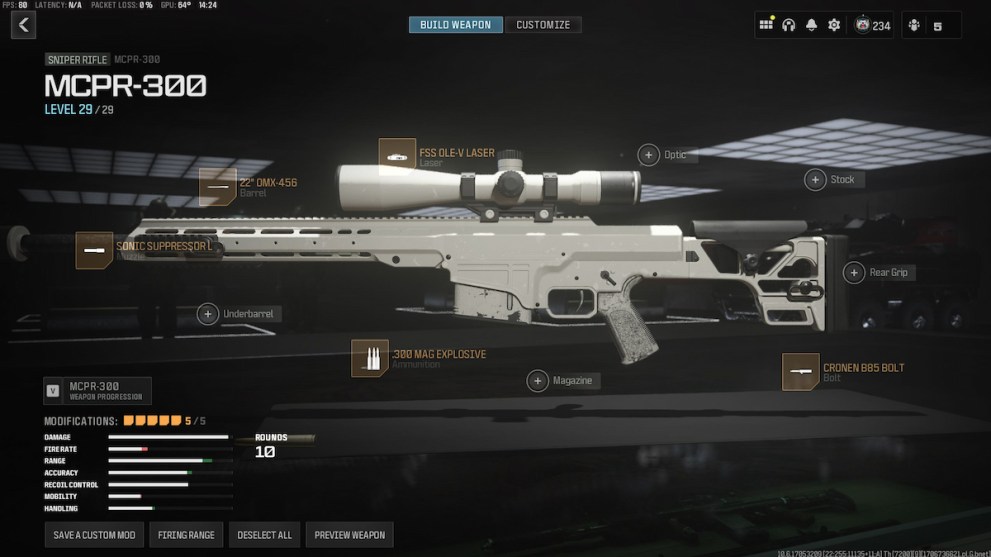Open the notifications bell icon
991x557 pixels.
pyautogui.click(x=811, y=25)
